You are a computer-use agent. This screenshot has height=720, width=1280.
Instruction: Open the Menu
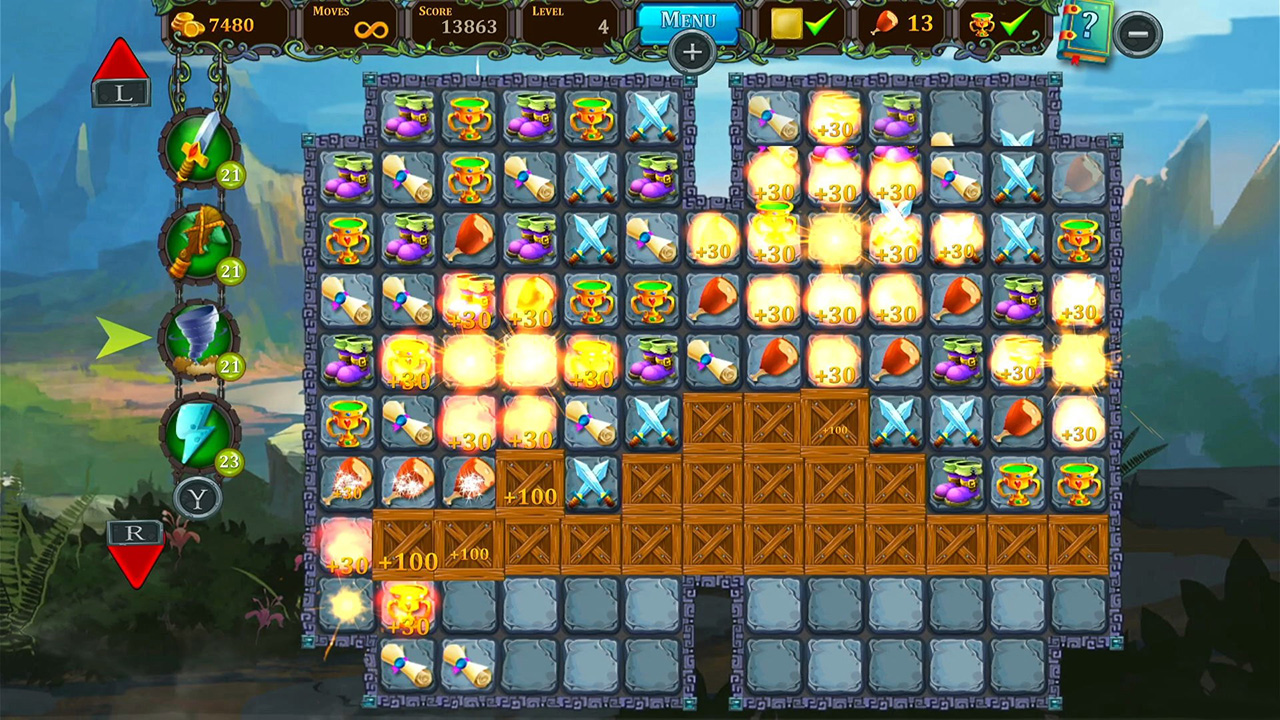click(691, 19)
